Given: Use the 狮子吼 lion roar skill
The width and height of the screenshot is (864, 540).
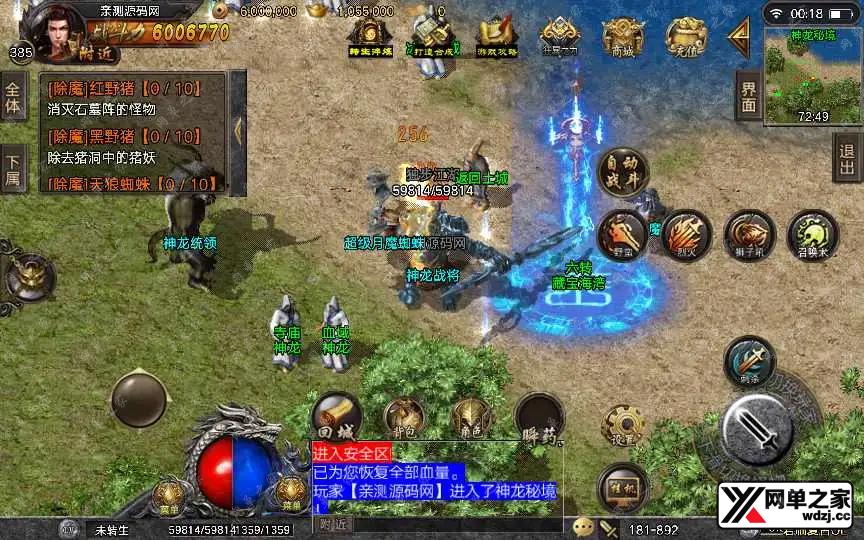Looking at the screenshot, I should point(749,233).
